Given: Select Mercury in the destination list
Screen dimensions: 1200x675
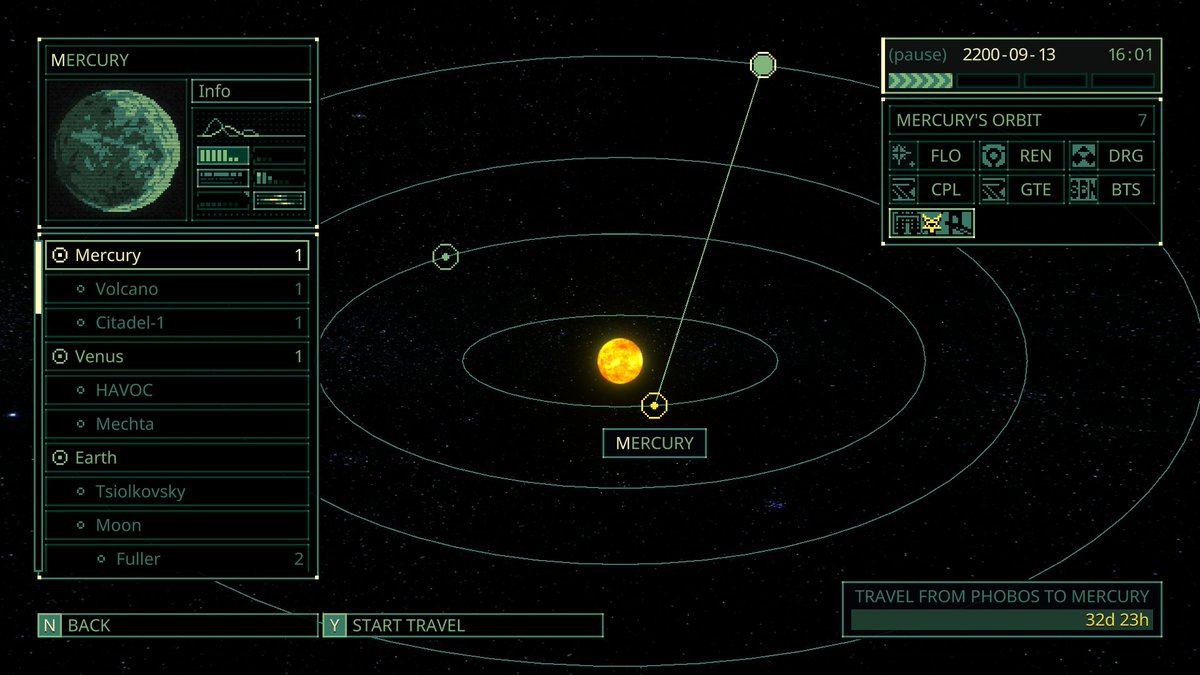Looking at the screenshot, I should [x=177, y=255].
